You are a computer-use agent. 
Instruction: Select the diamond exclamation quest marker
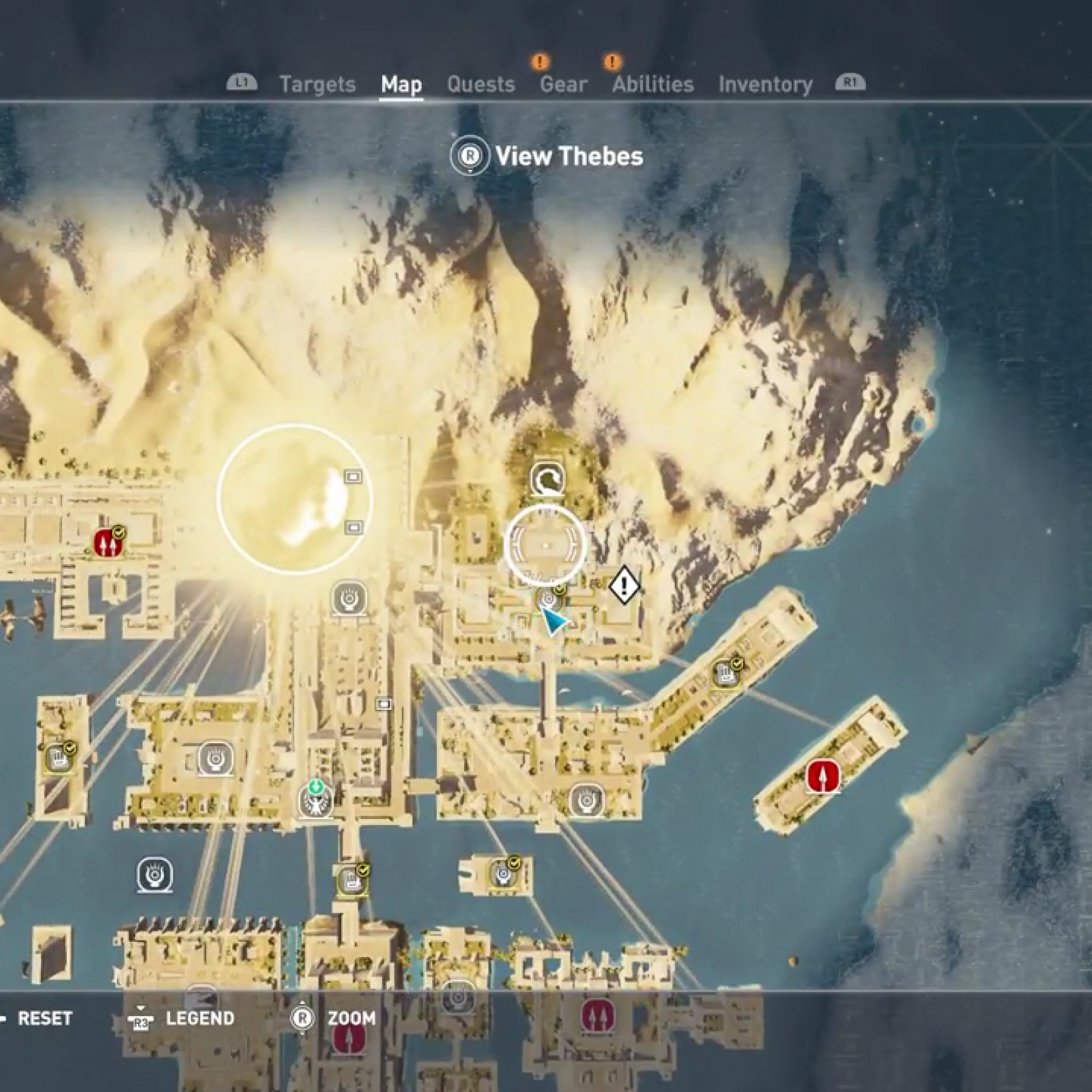(623, 585)
